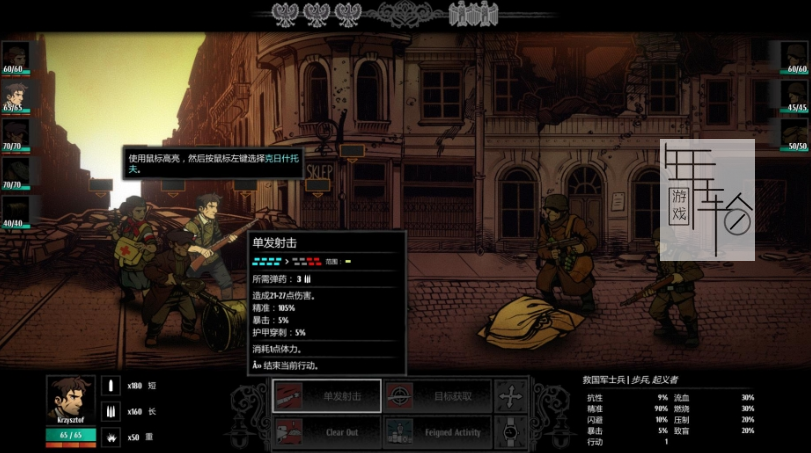Image resolution: width=811 pixels, height=453 pixels.
Task: Select the 单发射击 single shot skill
Action: [x=326, y=396]
